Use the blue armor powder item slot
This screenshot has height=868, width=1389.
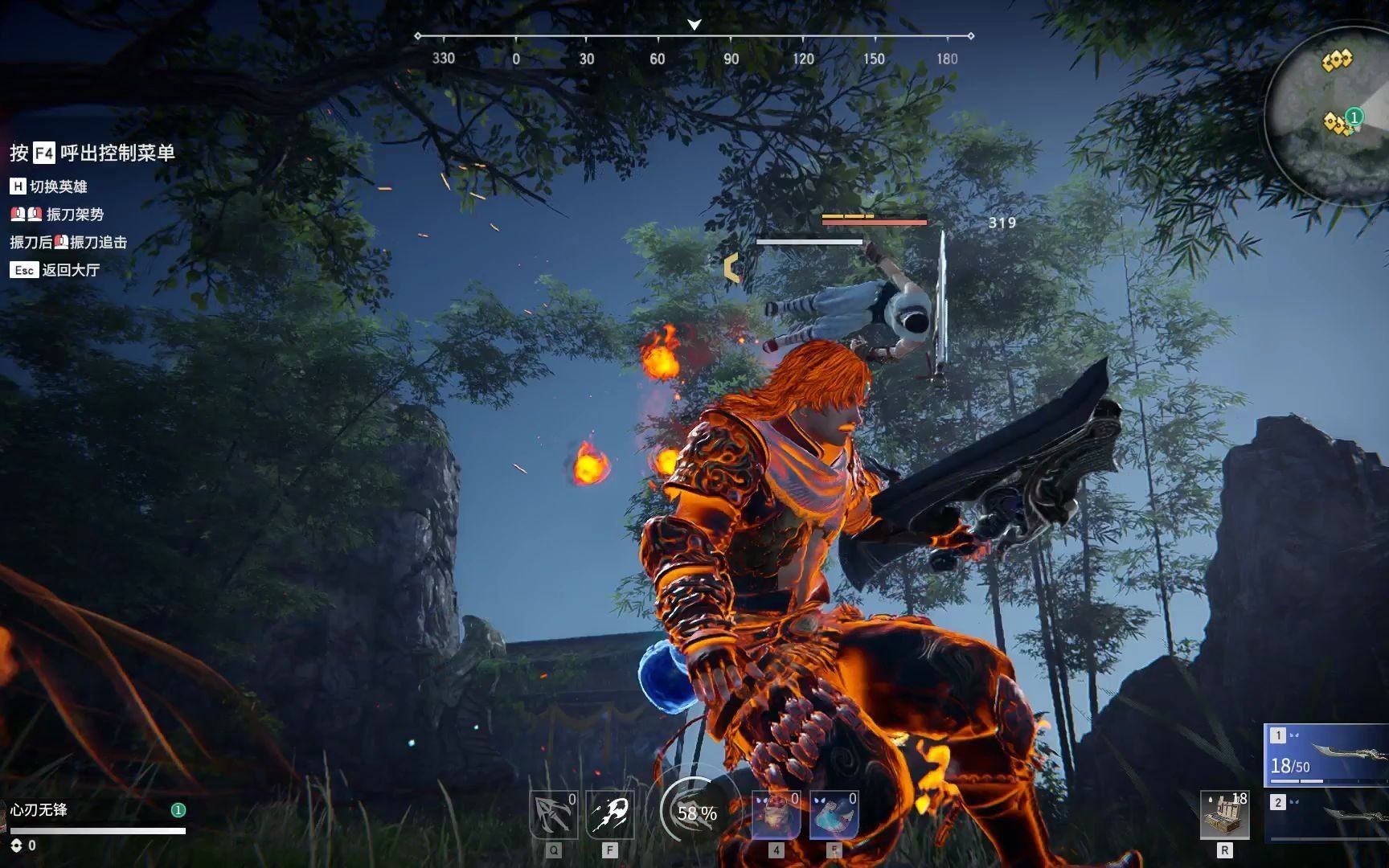pyautogui.click(x=834, y=815)
